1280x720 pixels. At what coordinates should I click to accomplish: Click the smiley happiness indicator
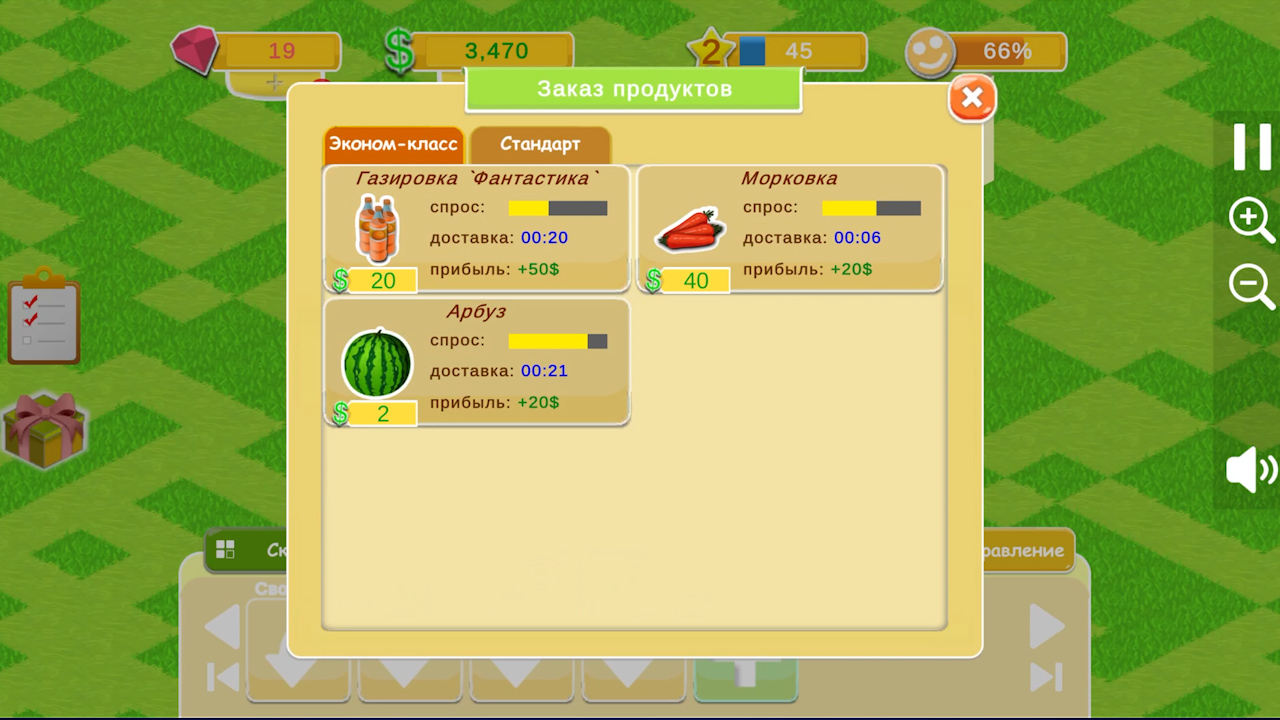point(929,50)
